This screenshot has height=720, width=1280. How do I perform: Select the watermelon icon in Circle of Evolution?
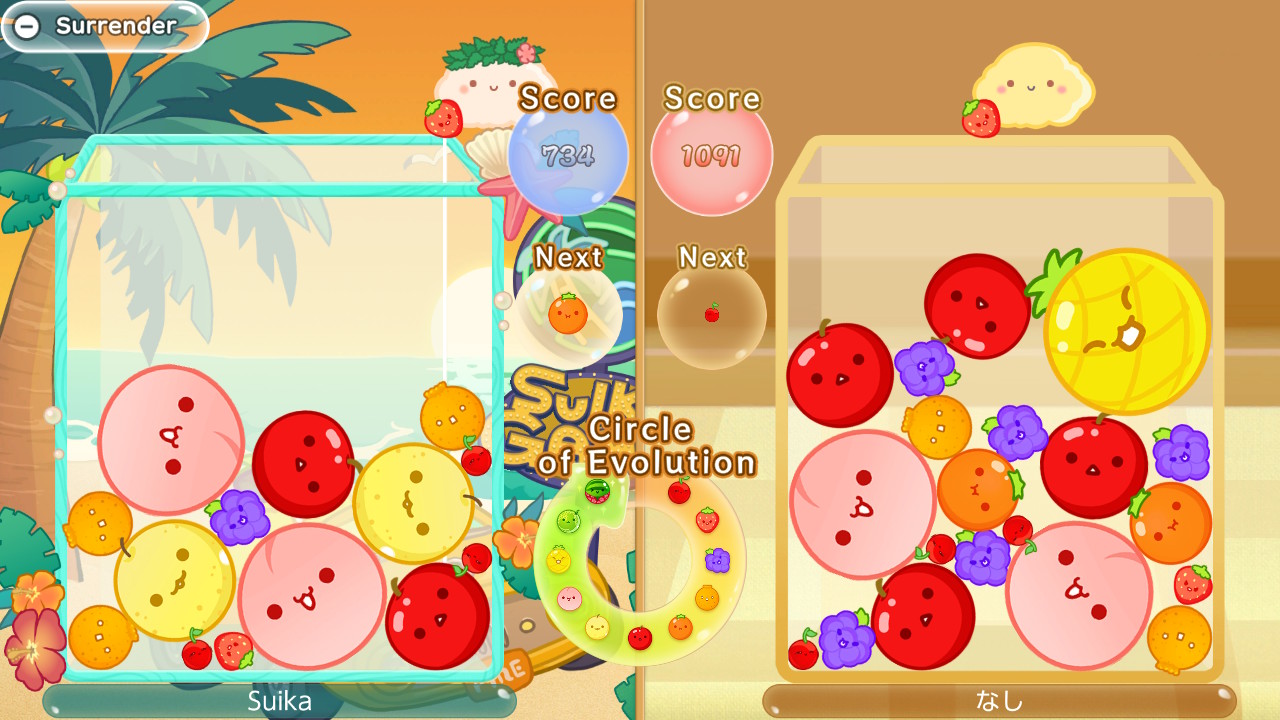596,491
